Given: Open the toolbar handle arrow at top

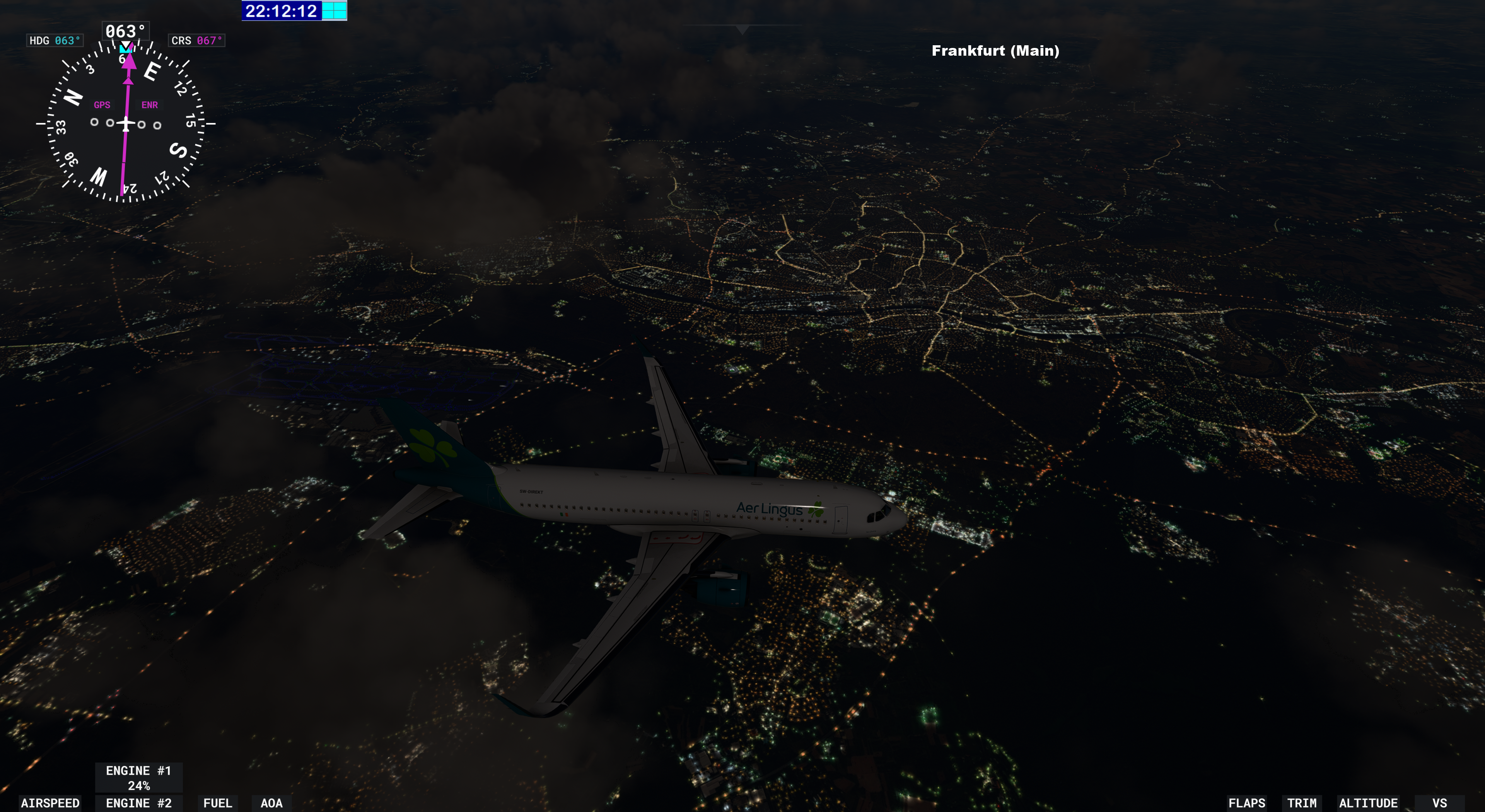Looking at the screenshot, I should (x=742, y=29).
